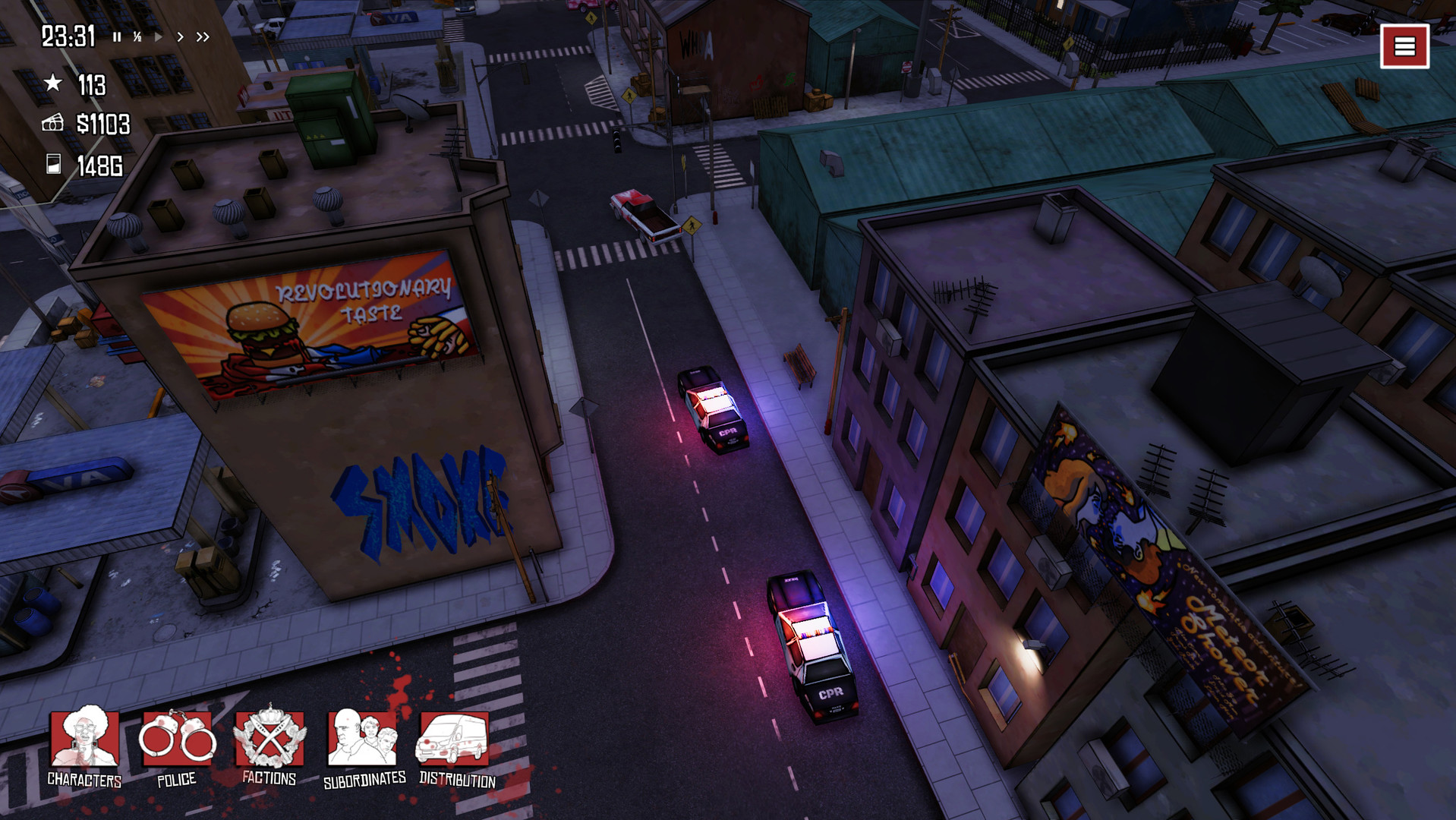
Task: Click the cash stack money icon
Action: tap(52, 121)
